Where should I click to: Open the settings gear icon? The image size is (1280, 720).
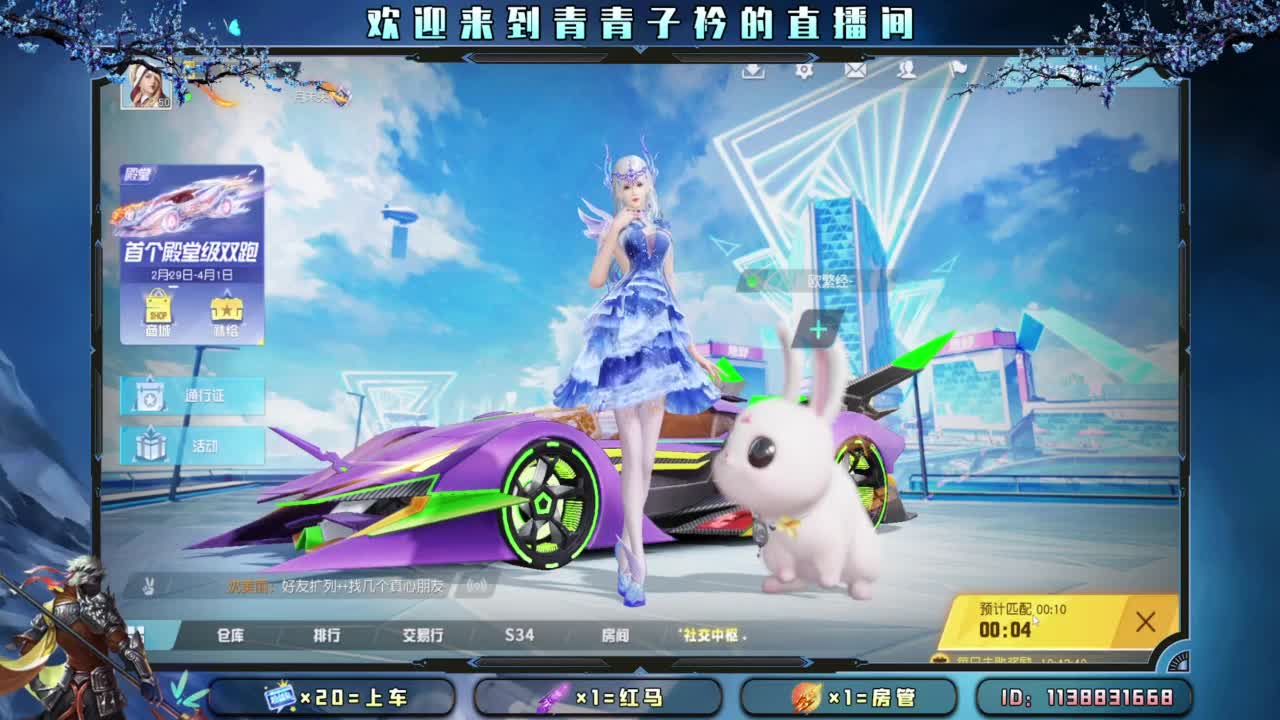(804, 70)
